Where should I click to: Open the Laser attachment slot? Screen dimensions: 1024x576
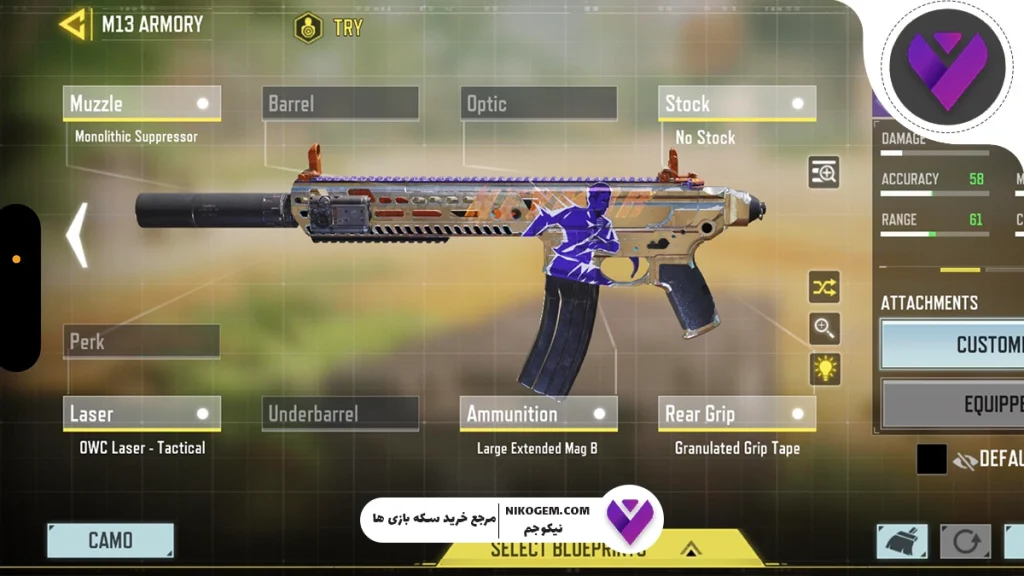[x=142, y=413]
